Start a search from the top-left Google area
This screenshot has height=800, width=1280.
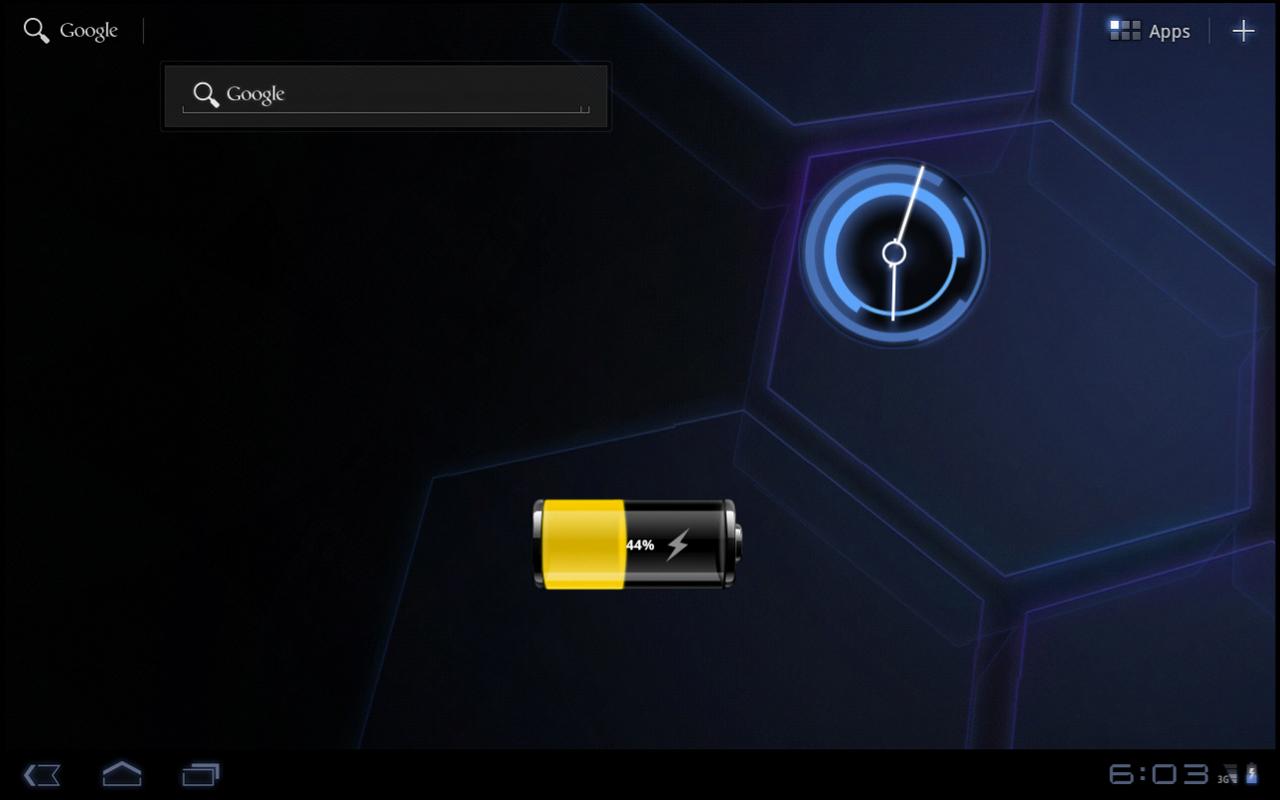[x=70, y=30]
